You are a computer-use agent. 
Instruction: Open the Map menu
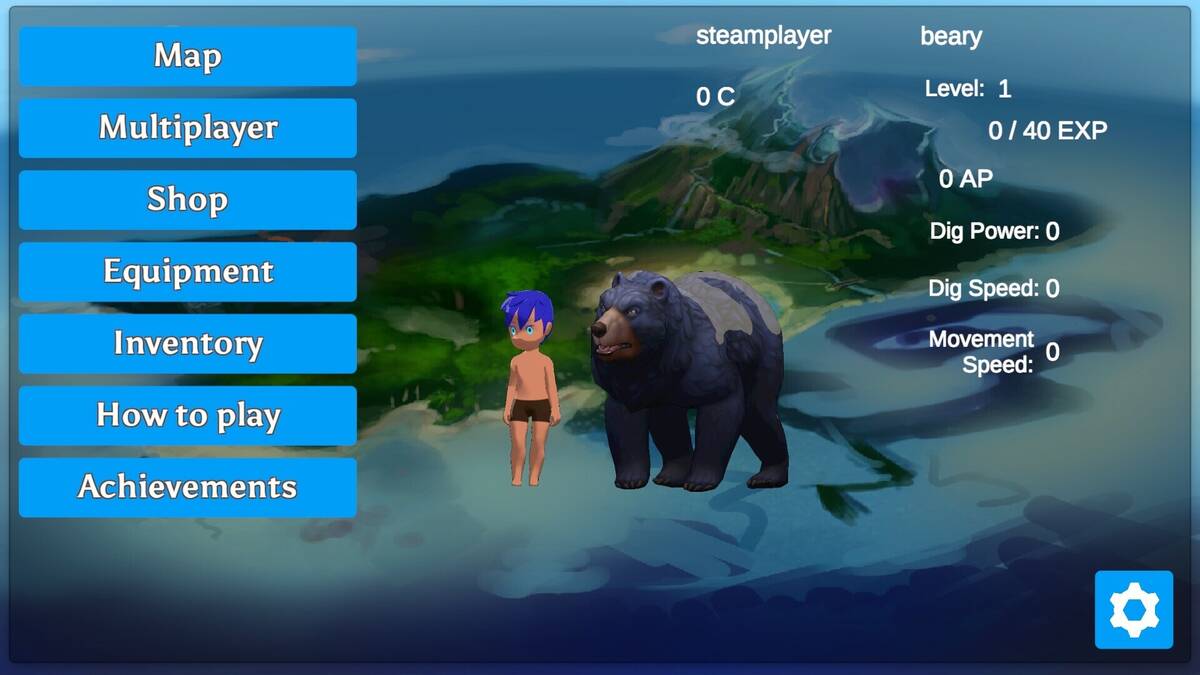pos(188,56)
